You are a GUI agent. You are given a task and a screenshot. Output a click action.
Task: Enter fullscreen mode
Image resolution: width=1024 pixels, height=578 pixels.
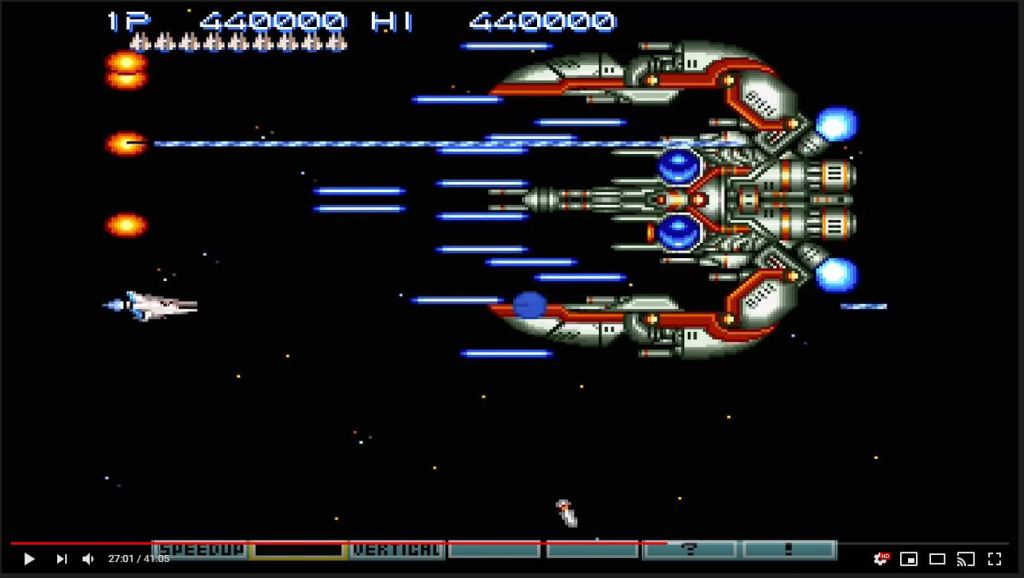995,559
